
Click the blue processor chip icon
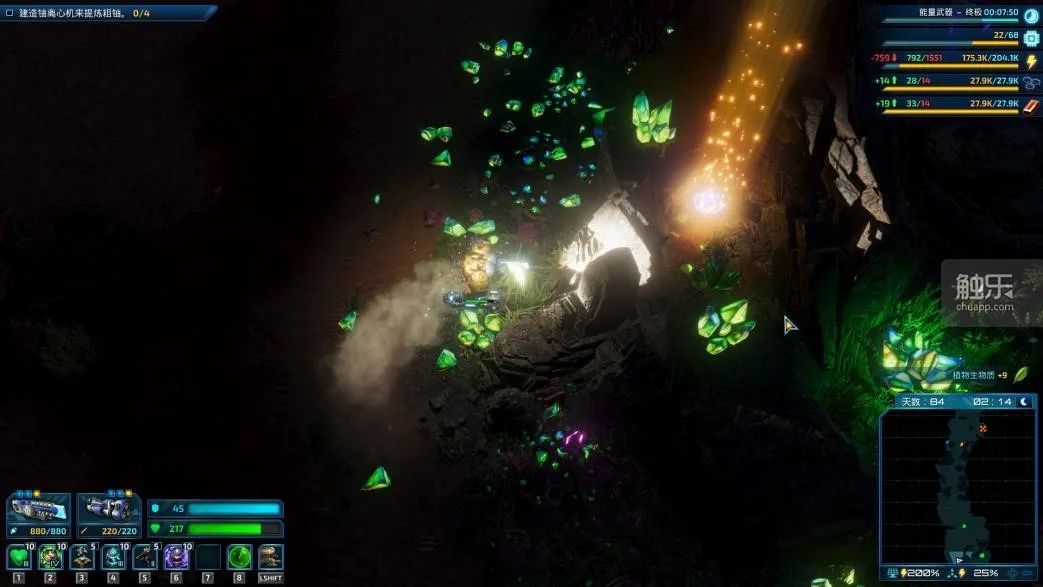point(1031,37)
